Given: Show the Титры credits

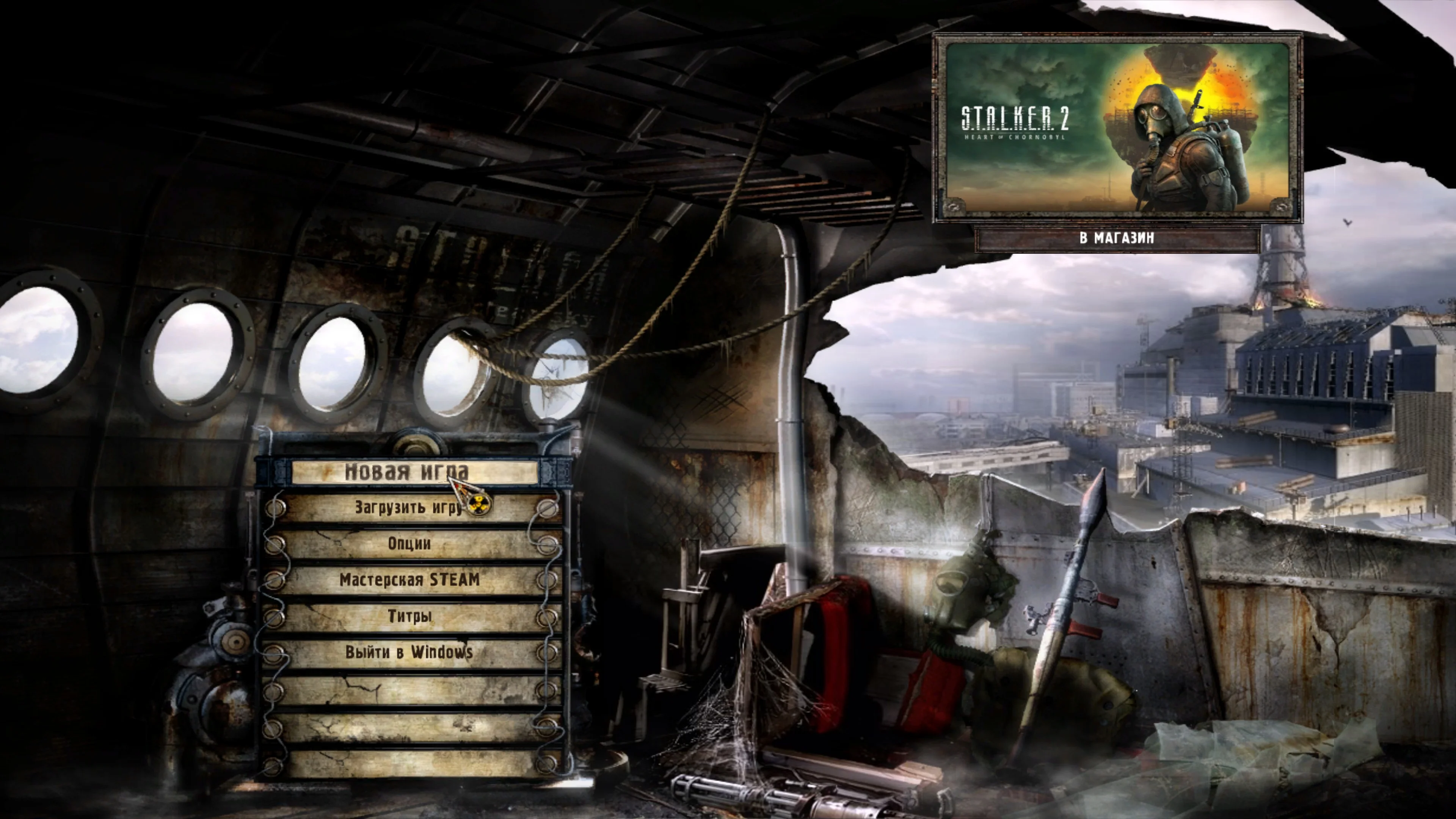Looking at the screenshot, I should pos(409,616).
